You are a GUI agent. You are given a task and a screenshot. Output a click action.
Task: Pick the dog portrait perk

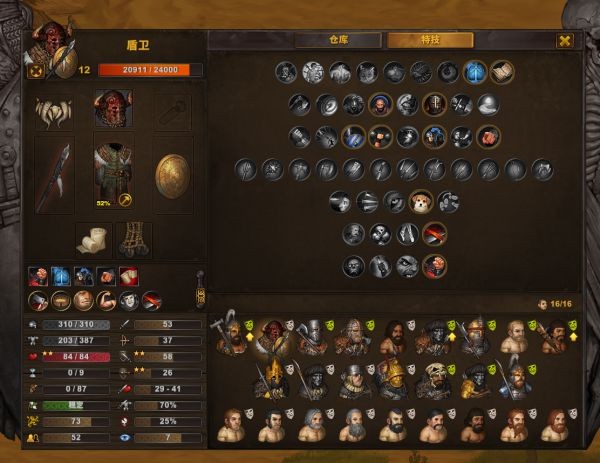point(421,202)
